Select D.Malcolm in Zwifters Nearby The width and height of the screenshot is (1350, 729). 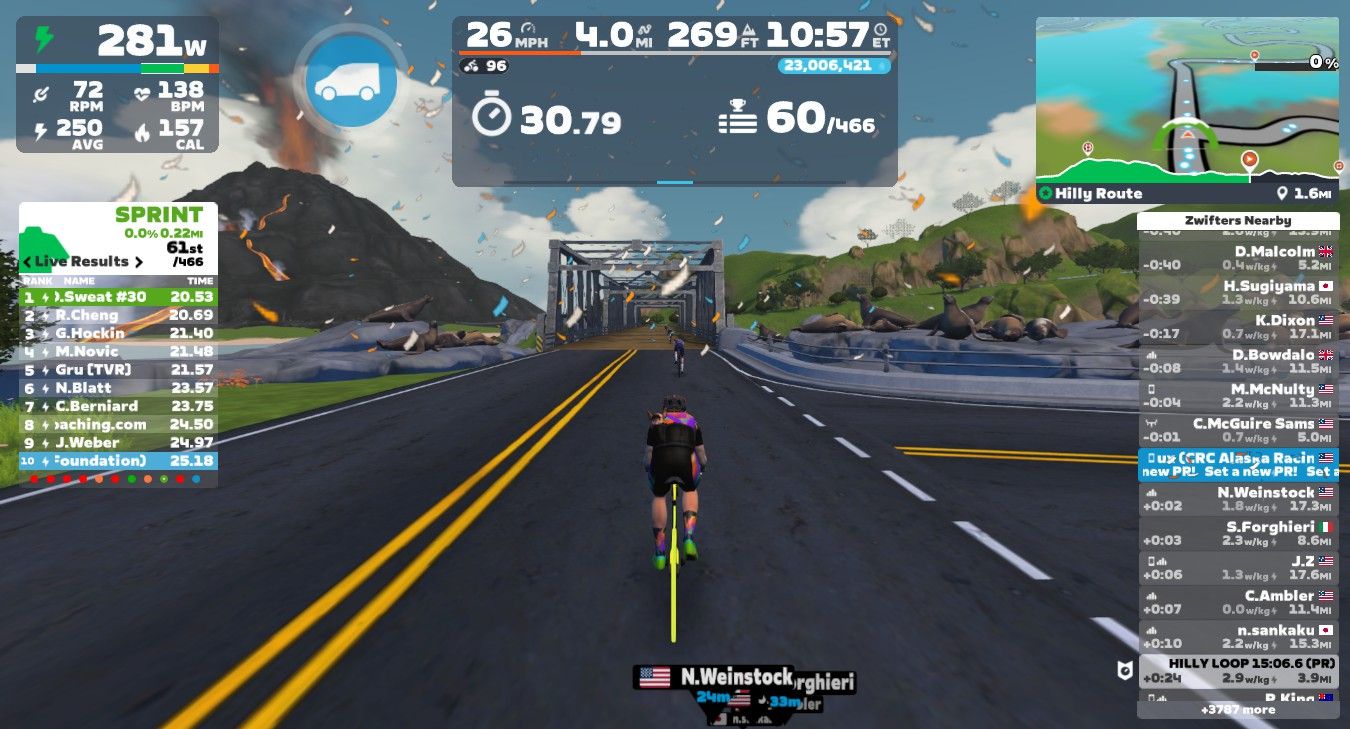[x=1238, y=258]
